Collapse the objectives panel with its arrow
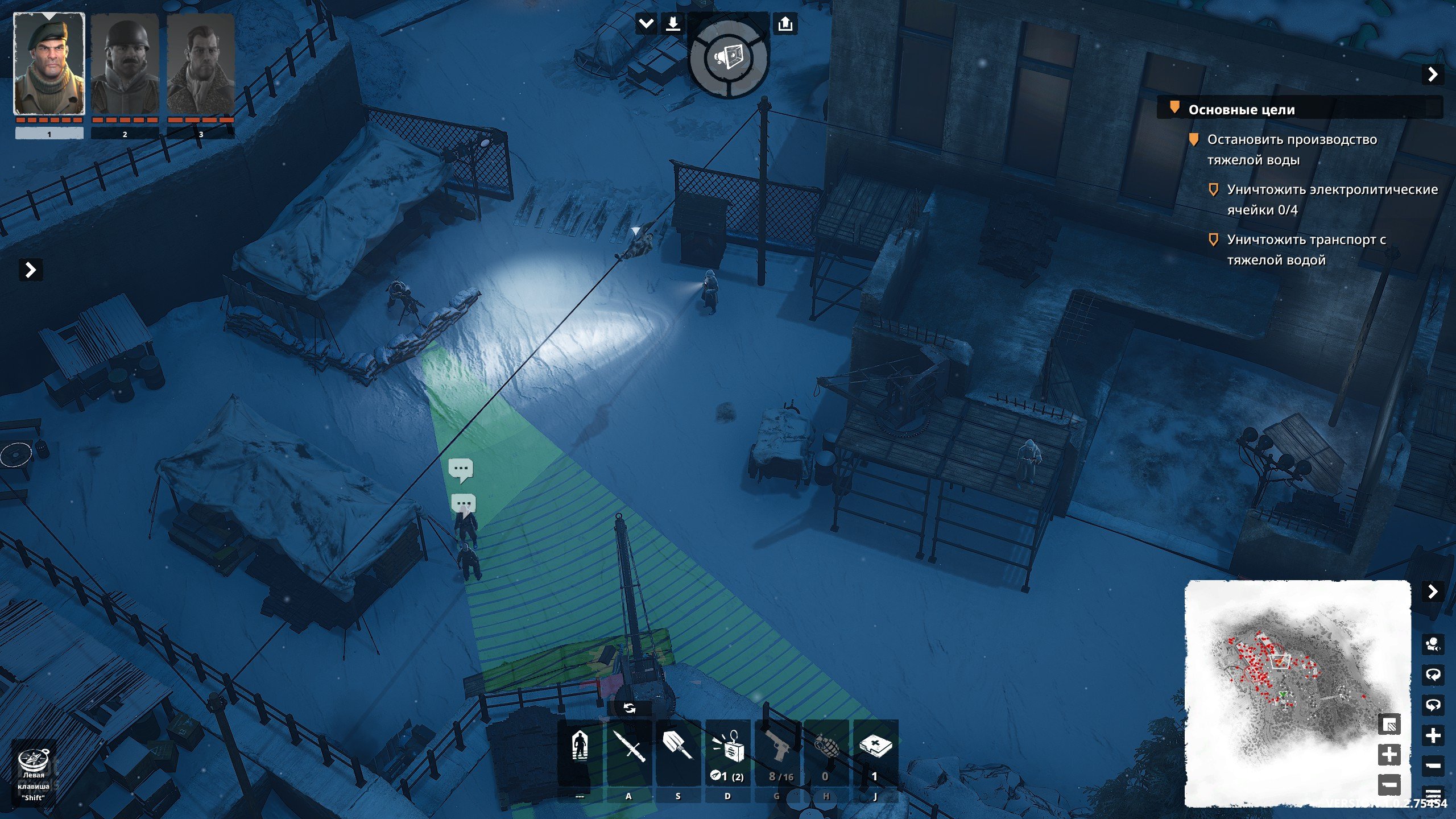Image resolution: width=1456 pixels, height=819 pixels. (x=1433, y=75)
